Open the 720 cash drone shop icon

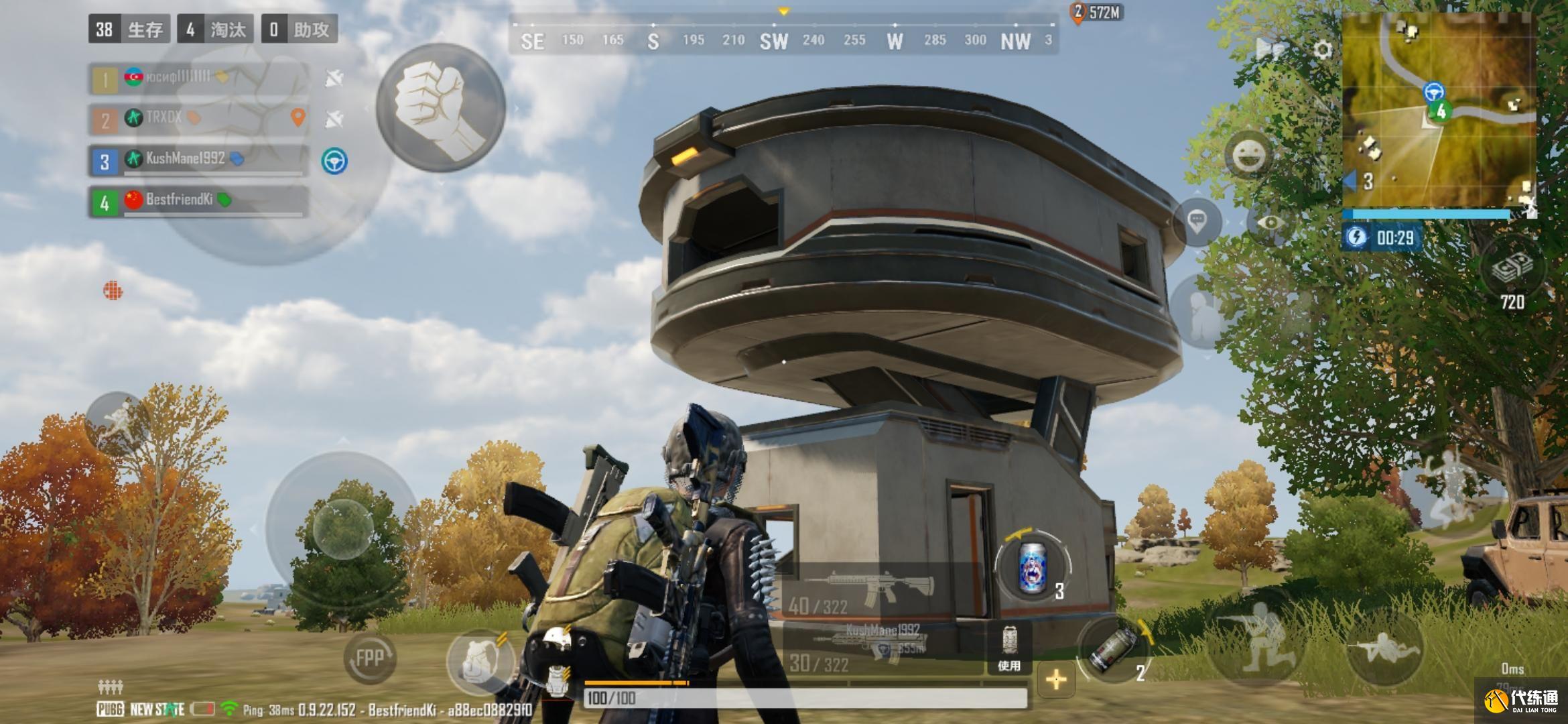1512,275
